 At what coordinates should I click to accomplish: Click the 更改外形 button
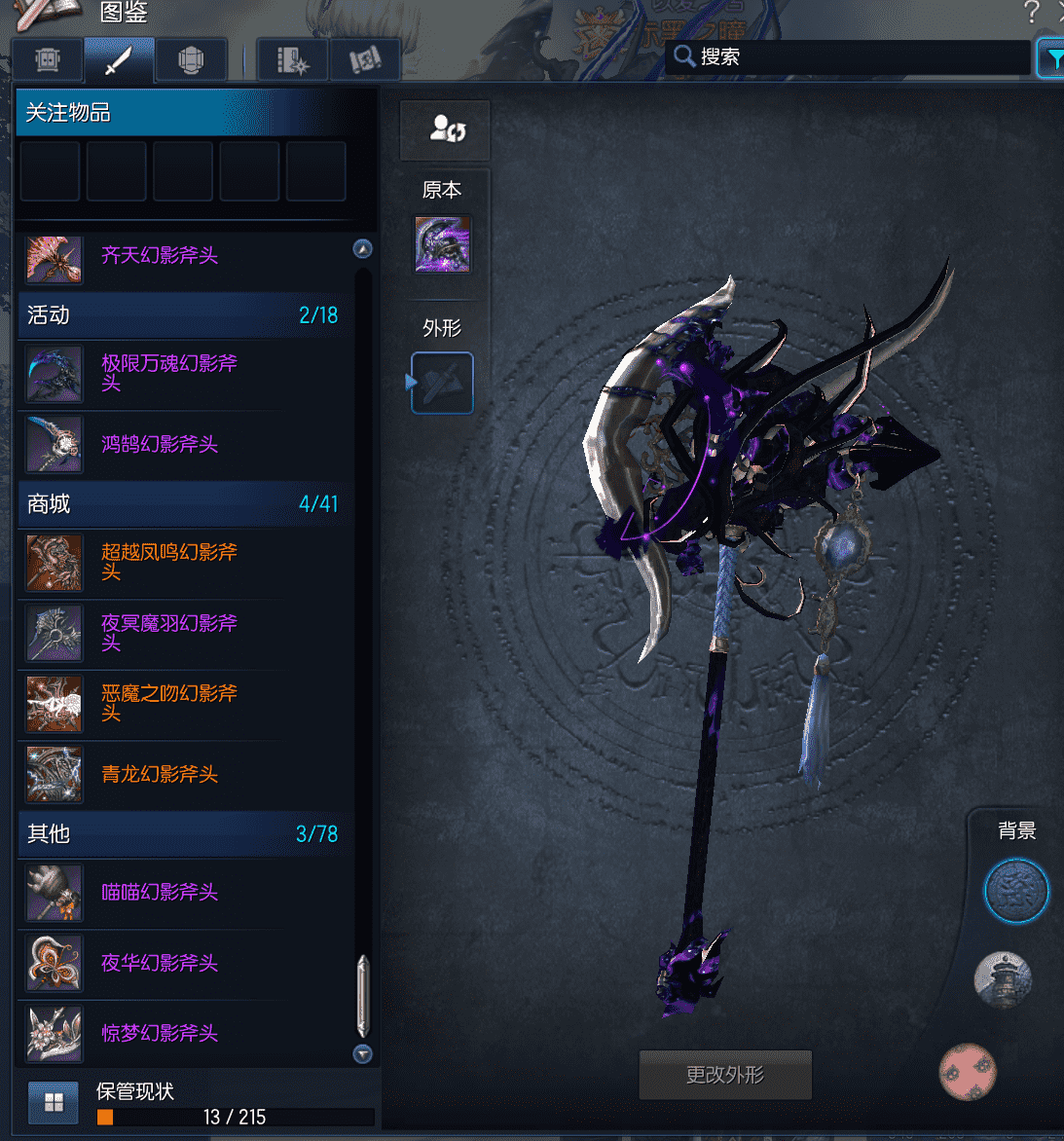pos(725,1075)
